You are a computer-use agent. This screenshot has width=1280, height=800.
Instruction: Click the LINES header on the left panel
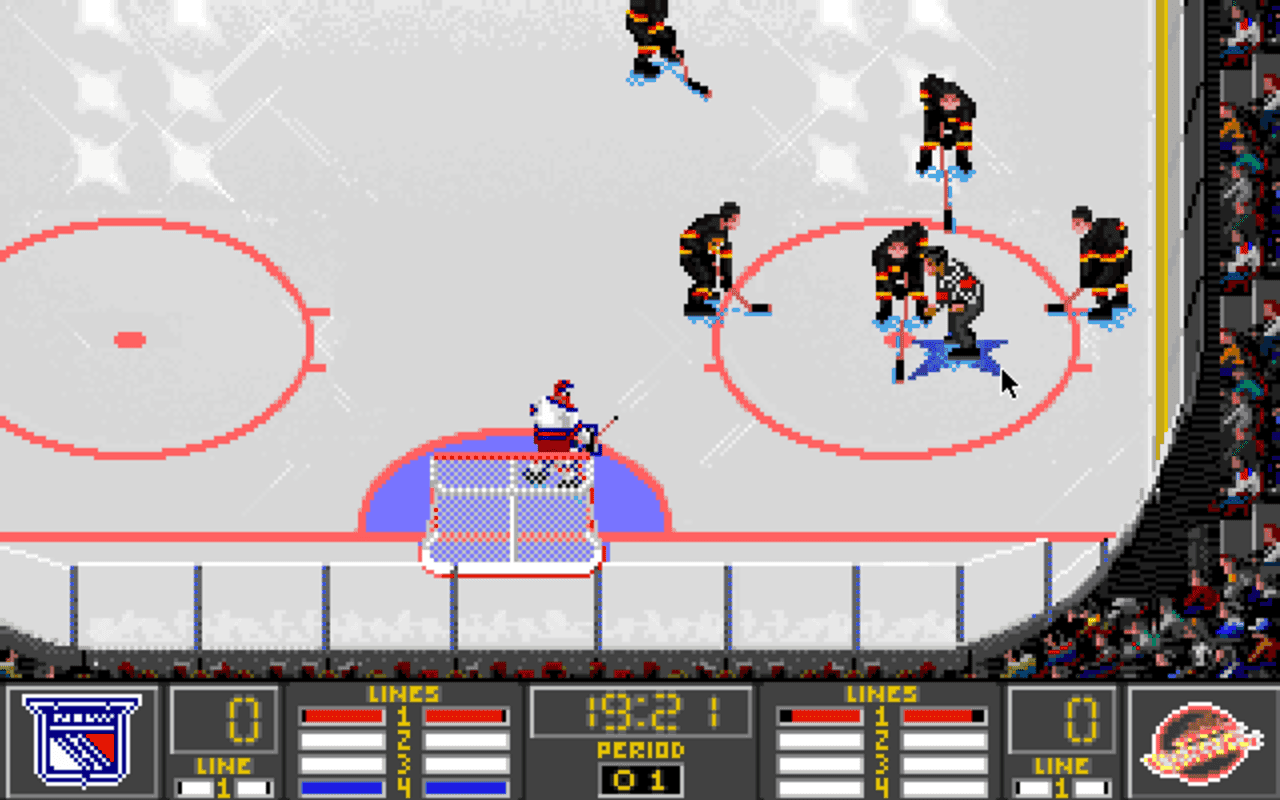[403, 692]
